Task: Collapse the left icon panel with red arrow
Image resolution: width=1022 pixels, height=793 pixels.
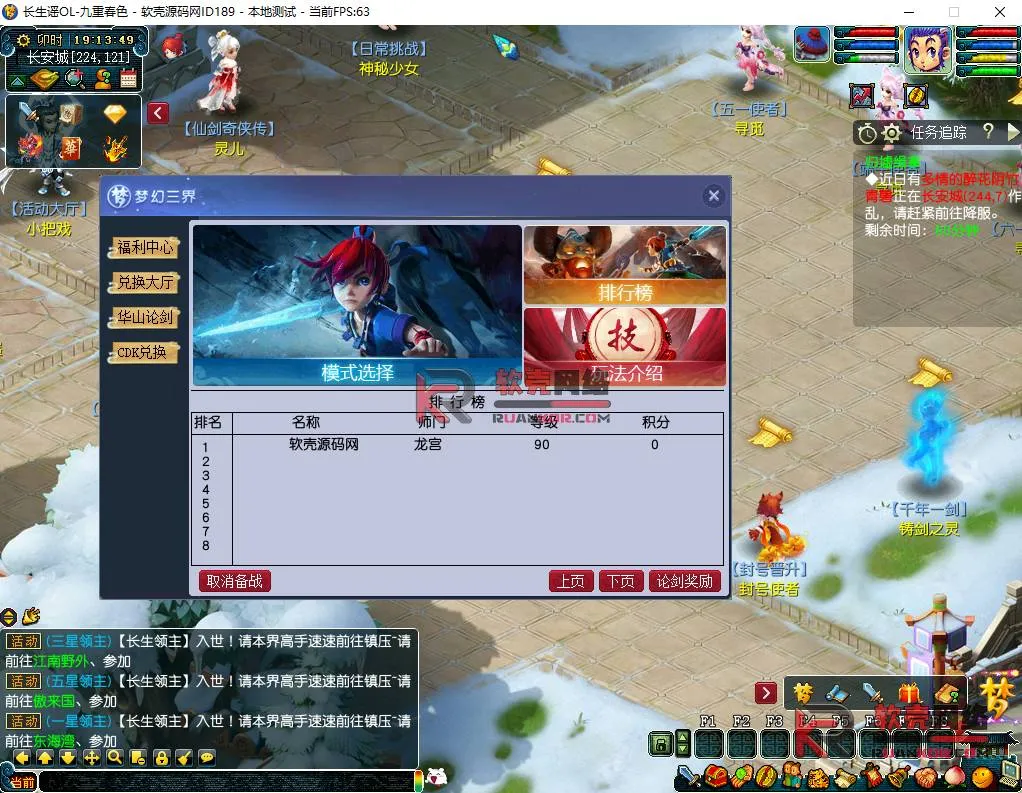Action: [x=158, y=113]
